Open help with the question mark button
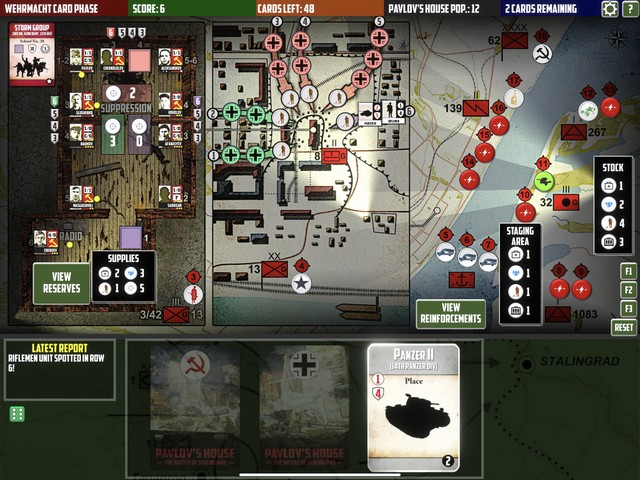Screen dimensions: 640x480 [629, 9]
